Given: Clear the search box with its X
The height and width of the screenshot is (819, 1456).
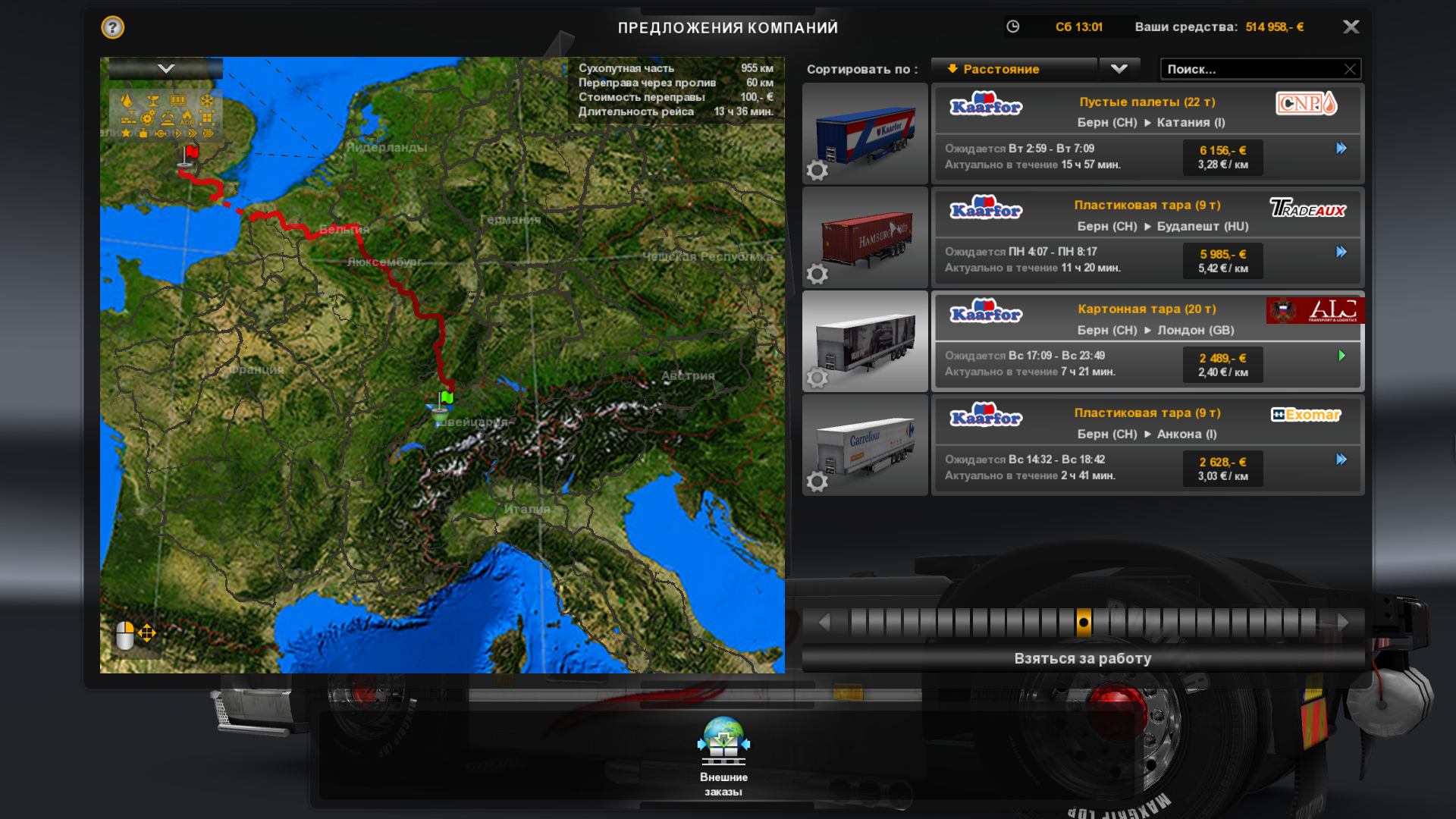Looking at the screenshot, I should [x=1349, y=69].
